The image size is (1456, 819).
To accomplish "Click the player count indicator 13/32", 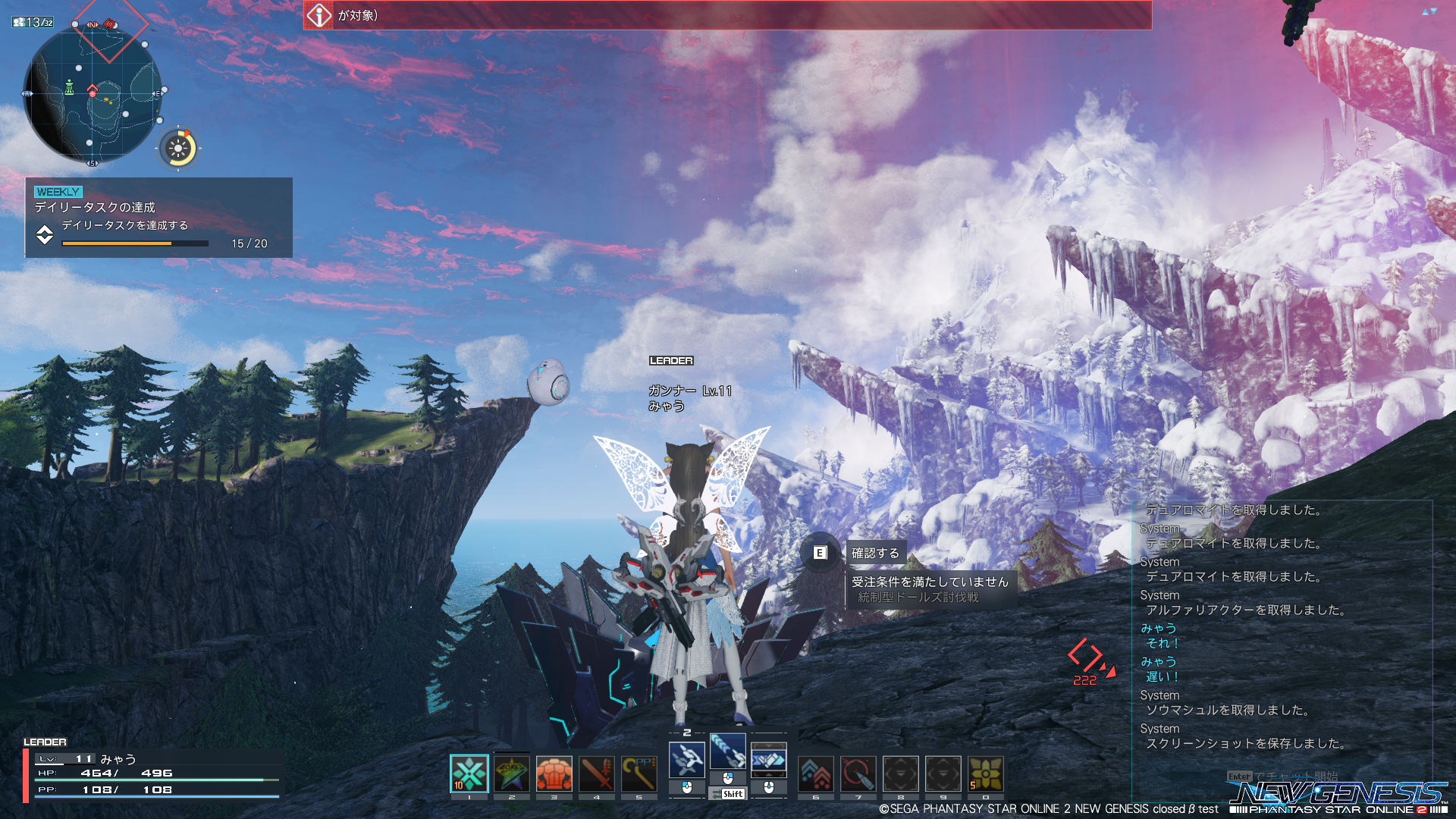I will [33, 23].
